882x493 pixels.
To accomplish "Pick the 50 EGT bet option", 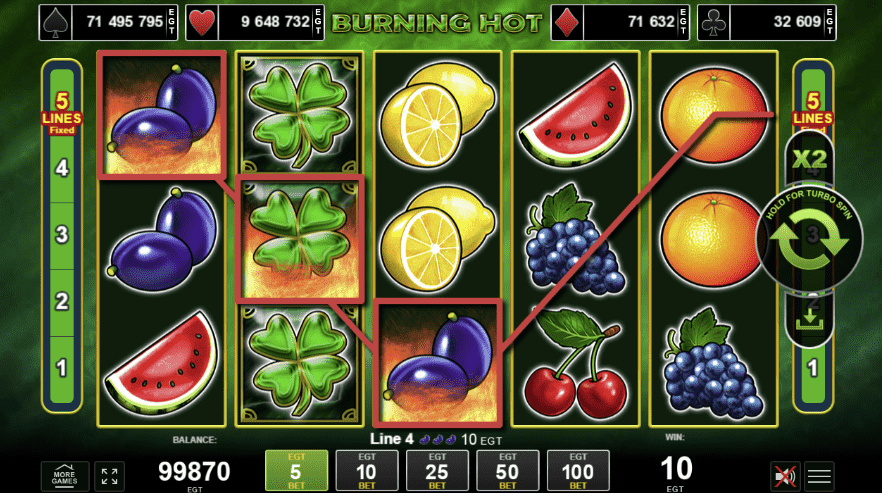I will pos(507,470).
